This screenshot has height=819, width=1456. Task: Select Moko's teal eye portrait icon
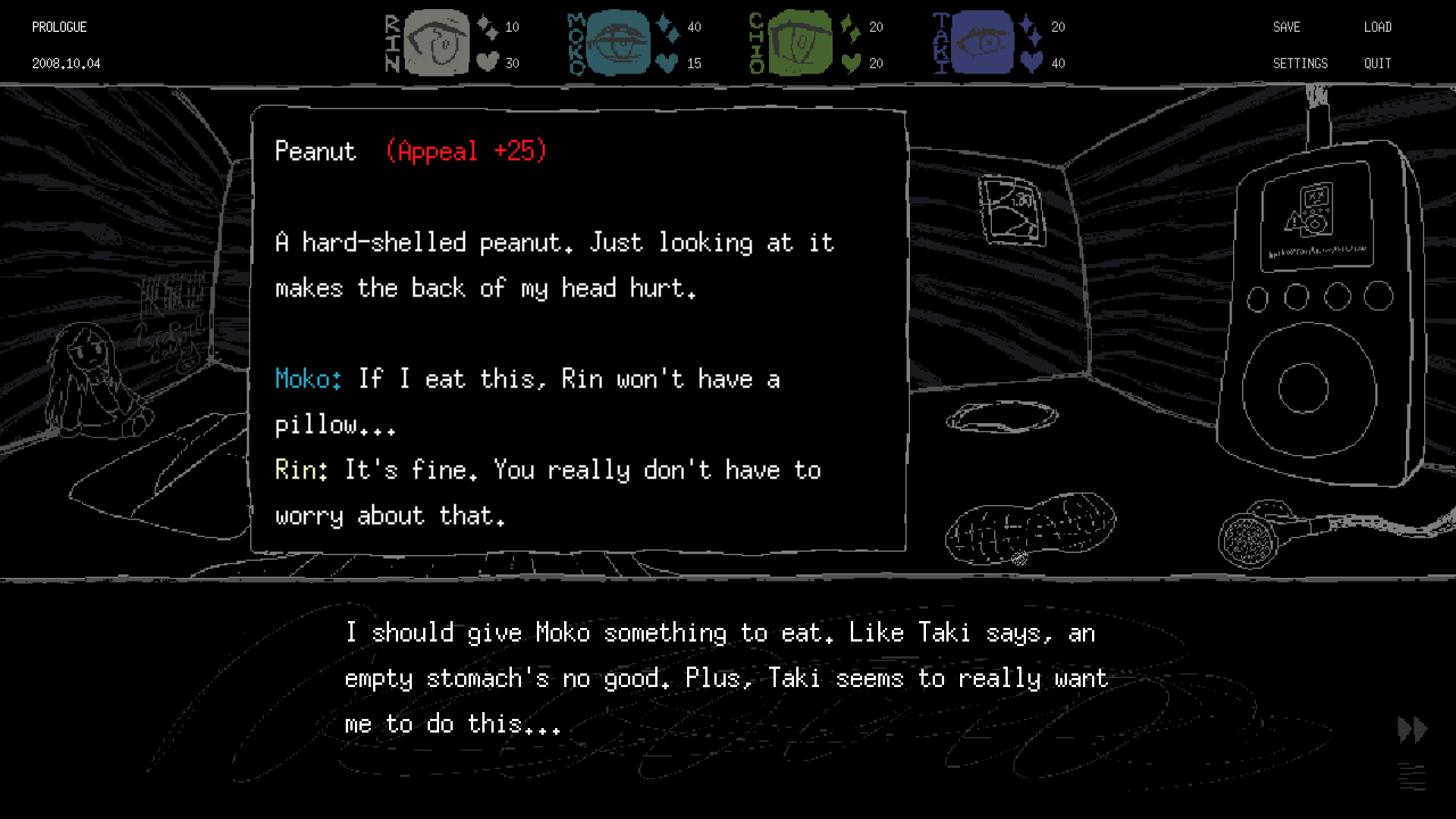pyautogui.click(x=618, y=43)
